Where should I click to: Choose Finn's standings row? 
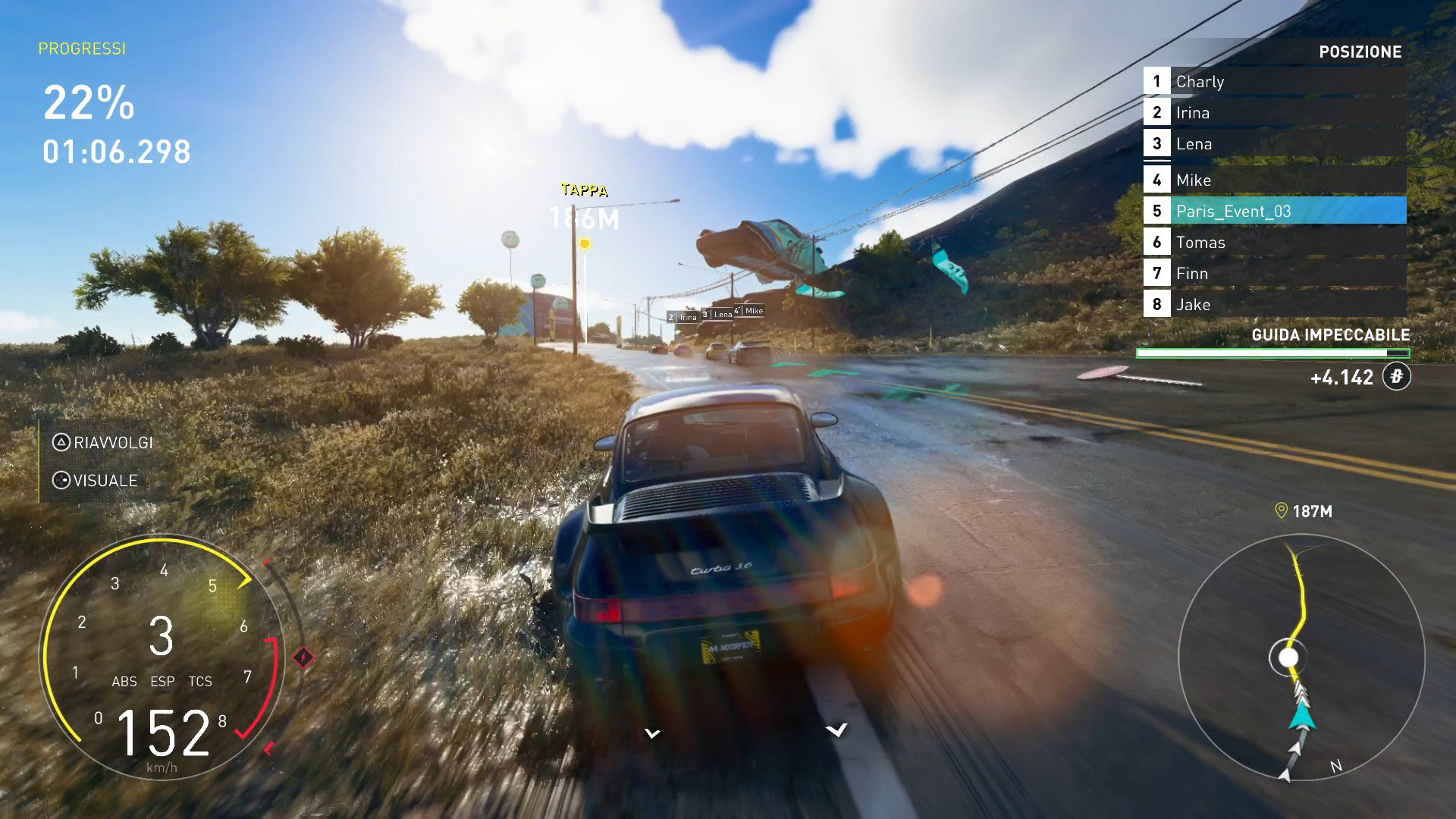pos(1274,274)
